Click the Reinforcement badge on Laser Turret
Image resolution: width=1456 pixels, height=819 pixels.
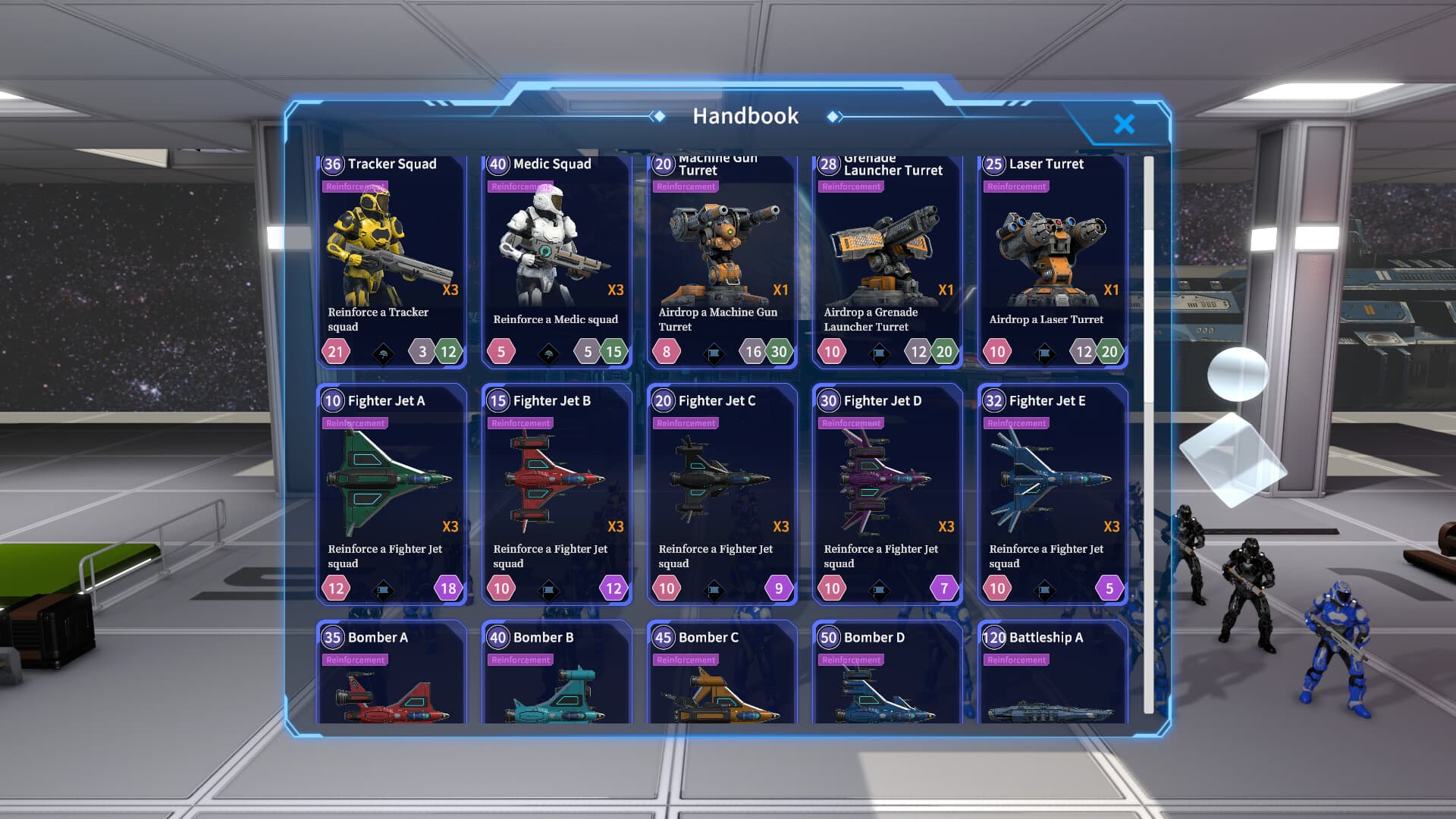point(1016,186)
